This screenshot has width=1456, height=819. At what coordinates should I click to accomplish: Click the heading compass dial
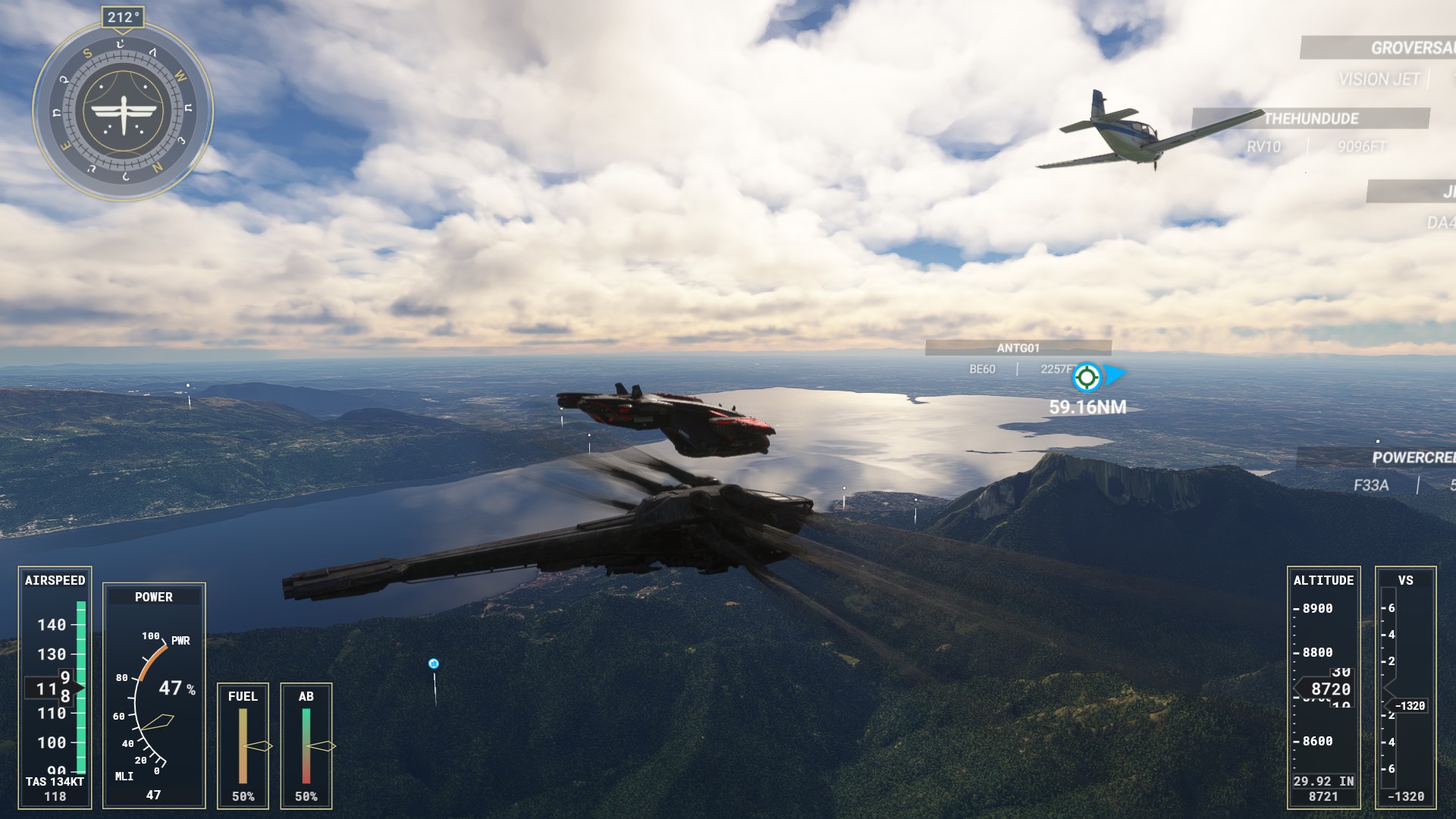pyautogui.click(x=123, y=111)
